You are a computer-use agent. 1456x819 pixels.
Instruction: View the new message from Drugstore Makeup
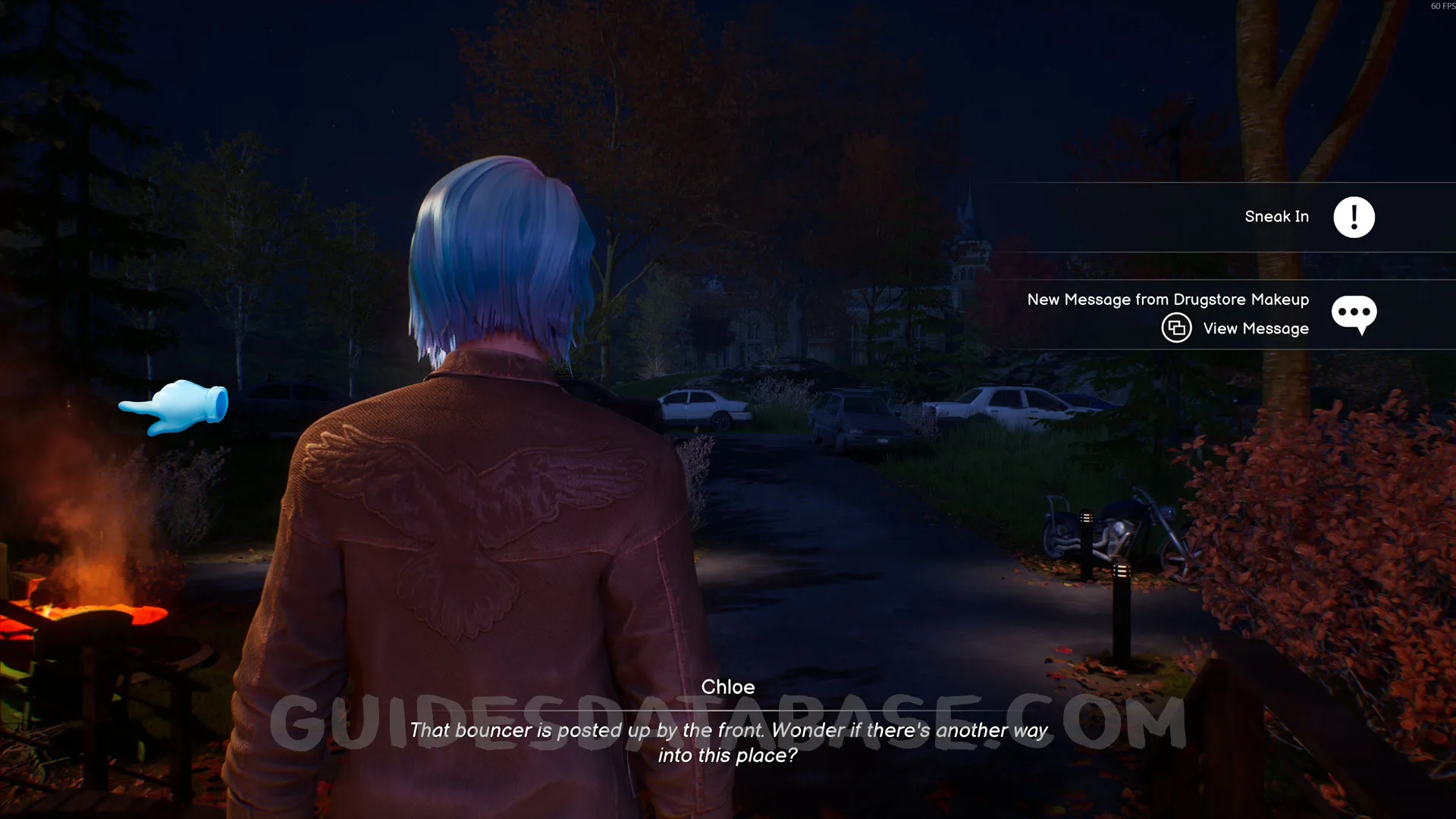1255,328
